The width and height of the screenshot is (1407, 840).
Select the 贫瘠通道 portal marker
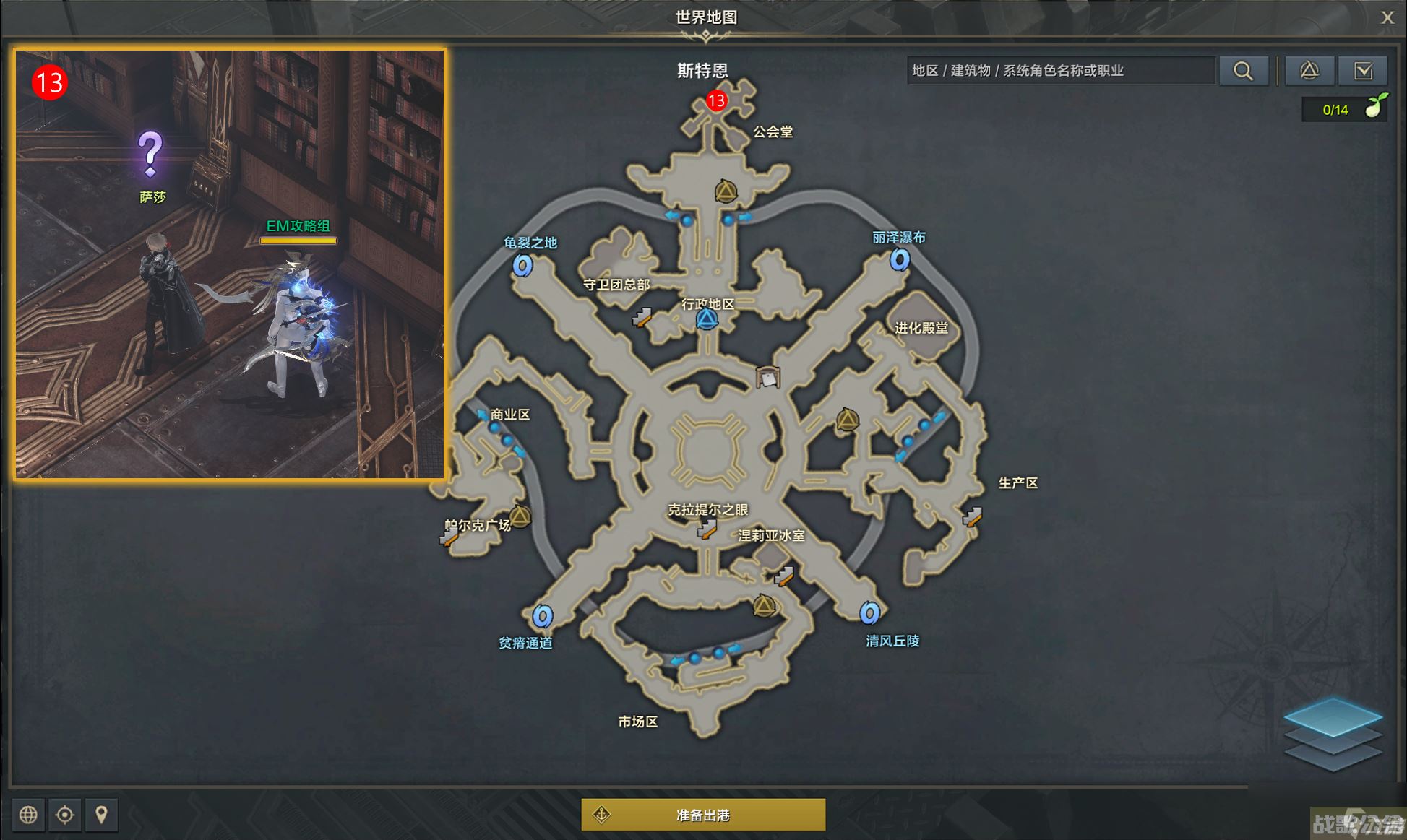pos(542,616)
